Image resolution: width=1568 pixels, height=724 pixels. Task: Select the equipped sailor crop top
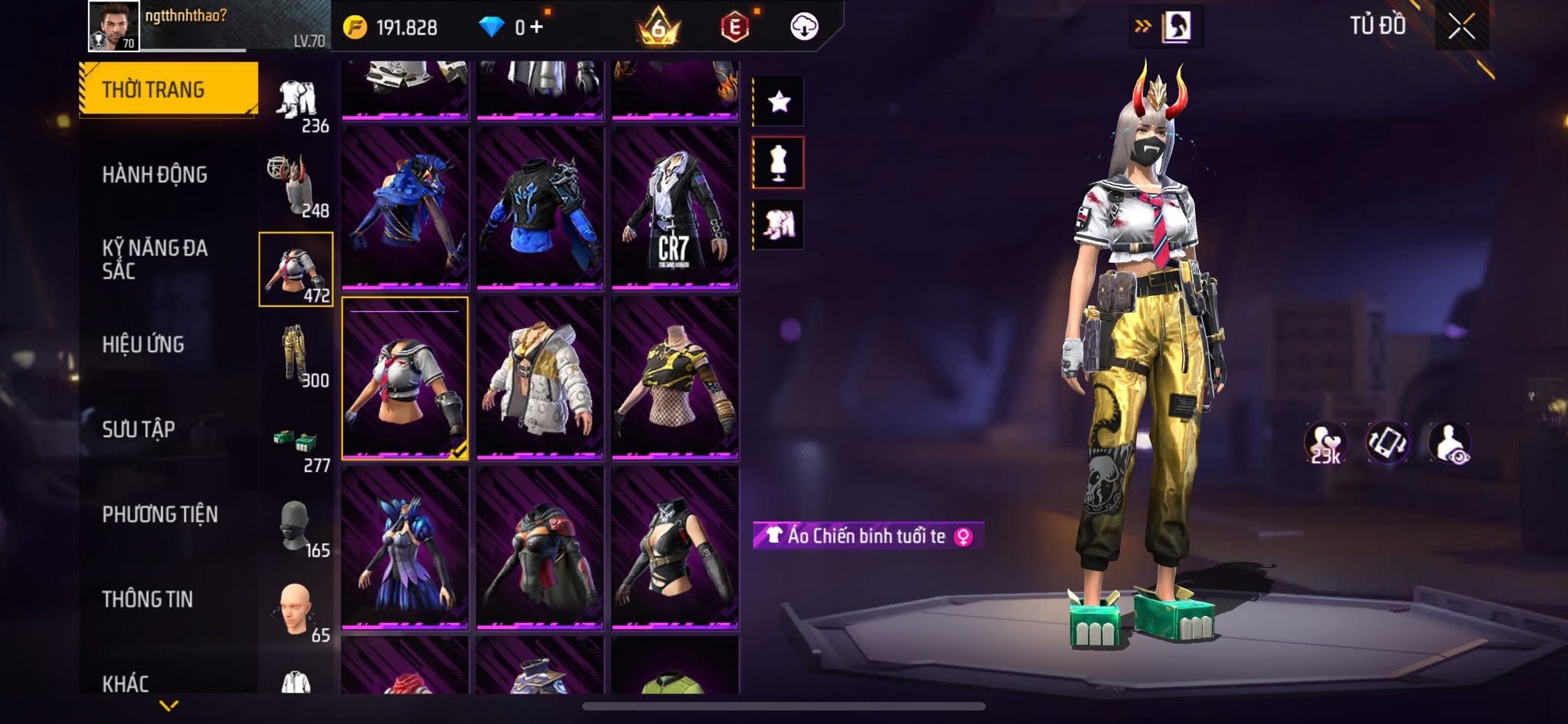[405, 378]
